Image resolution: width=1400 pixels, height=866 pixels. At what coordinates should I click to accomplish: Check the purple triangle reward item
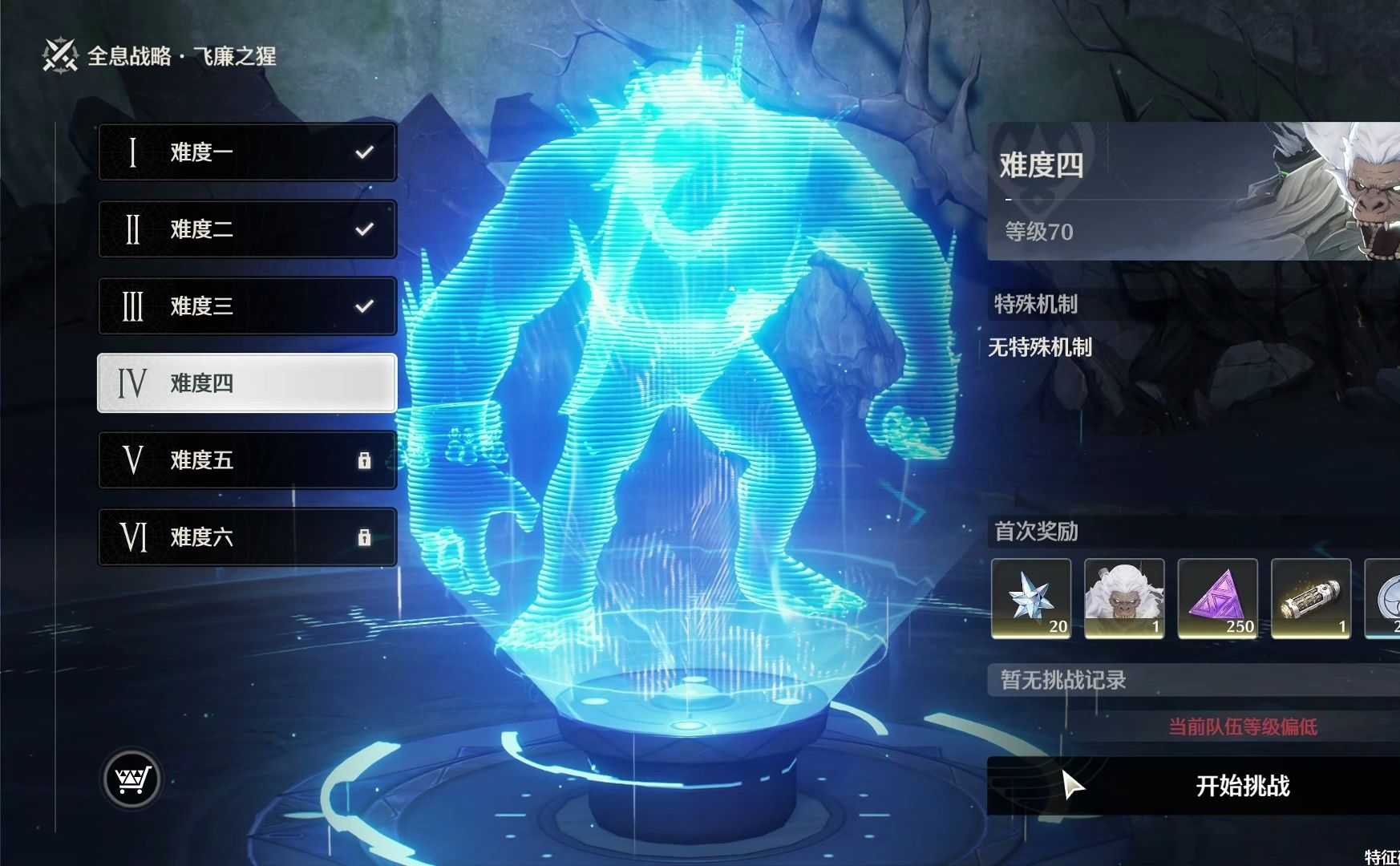[x=1217, y=598]
